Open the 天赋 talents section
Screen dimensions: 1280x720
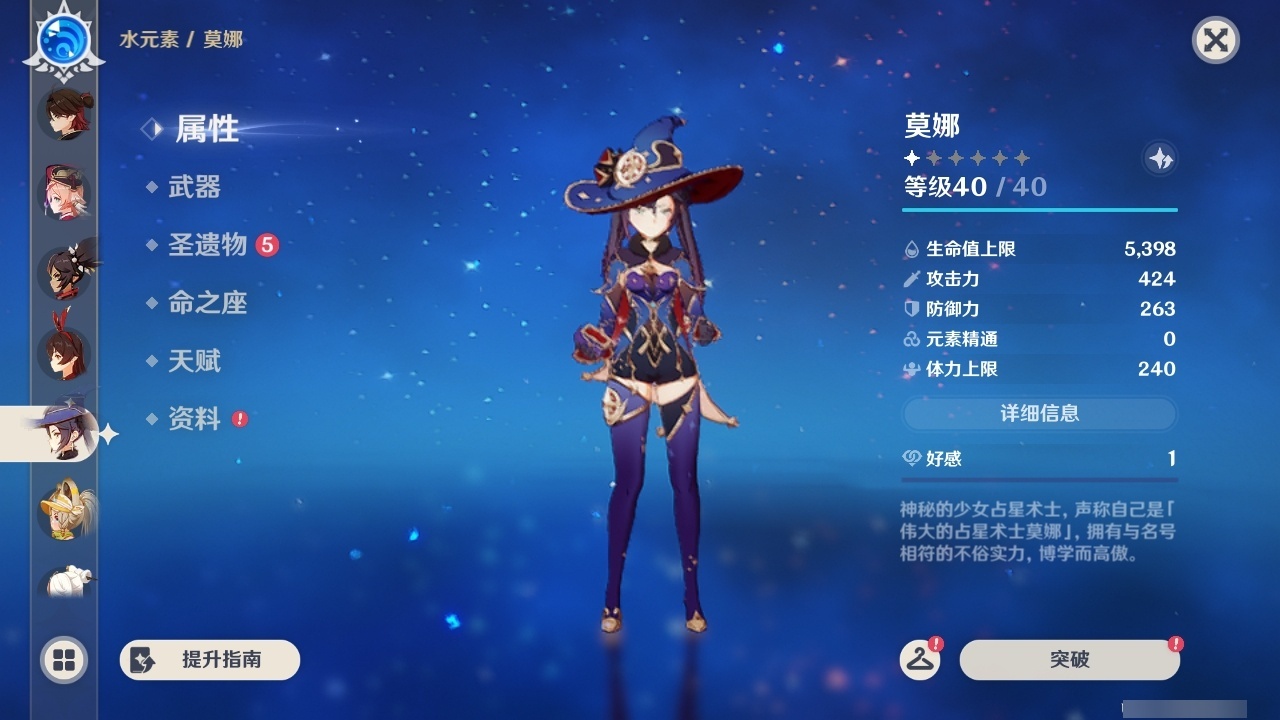[196, 362]
